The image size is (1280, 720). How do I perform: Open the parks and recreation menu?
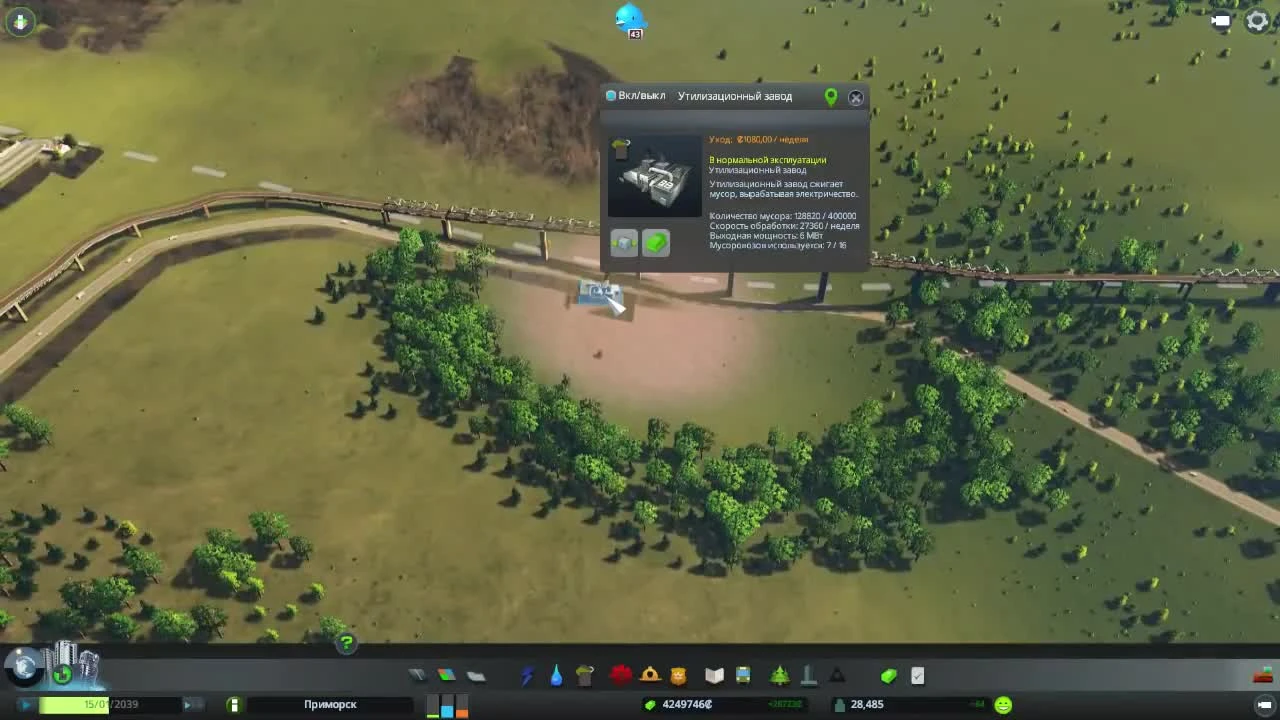coord(778,676)
